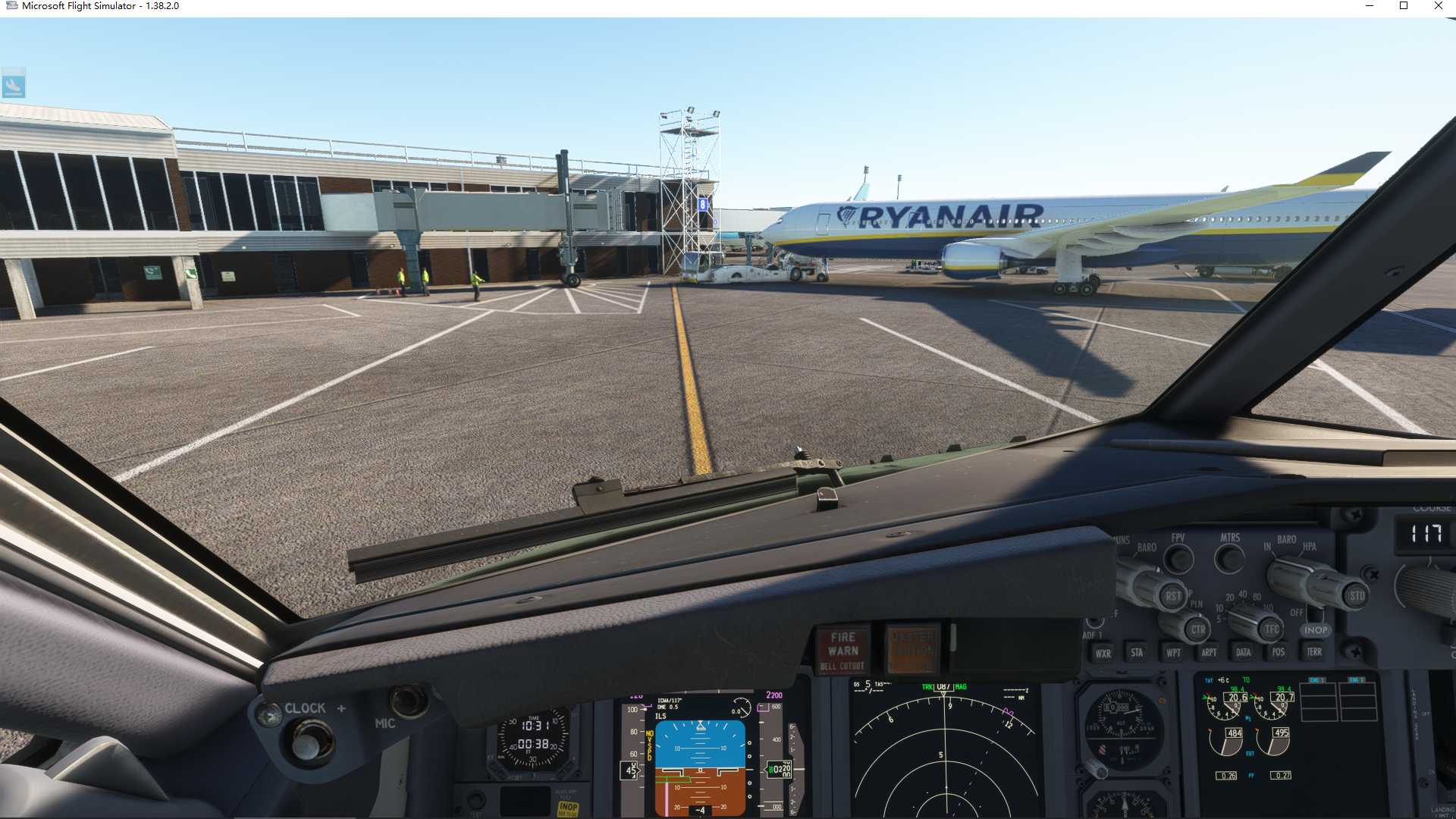Image resolution: width=1456 pixels, height=819 pixels.
Task: Select POS on the EFIS control panel
Action: pyautogui.click(x=1279, y=653)
